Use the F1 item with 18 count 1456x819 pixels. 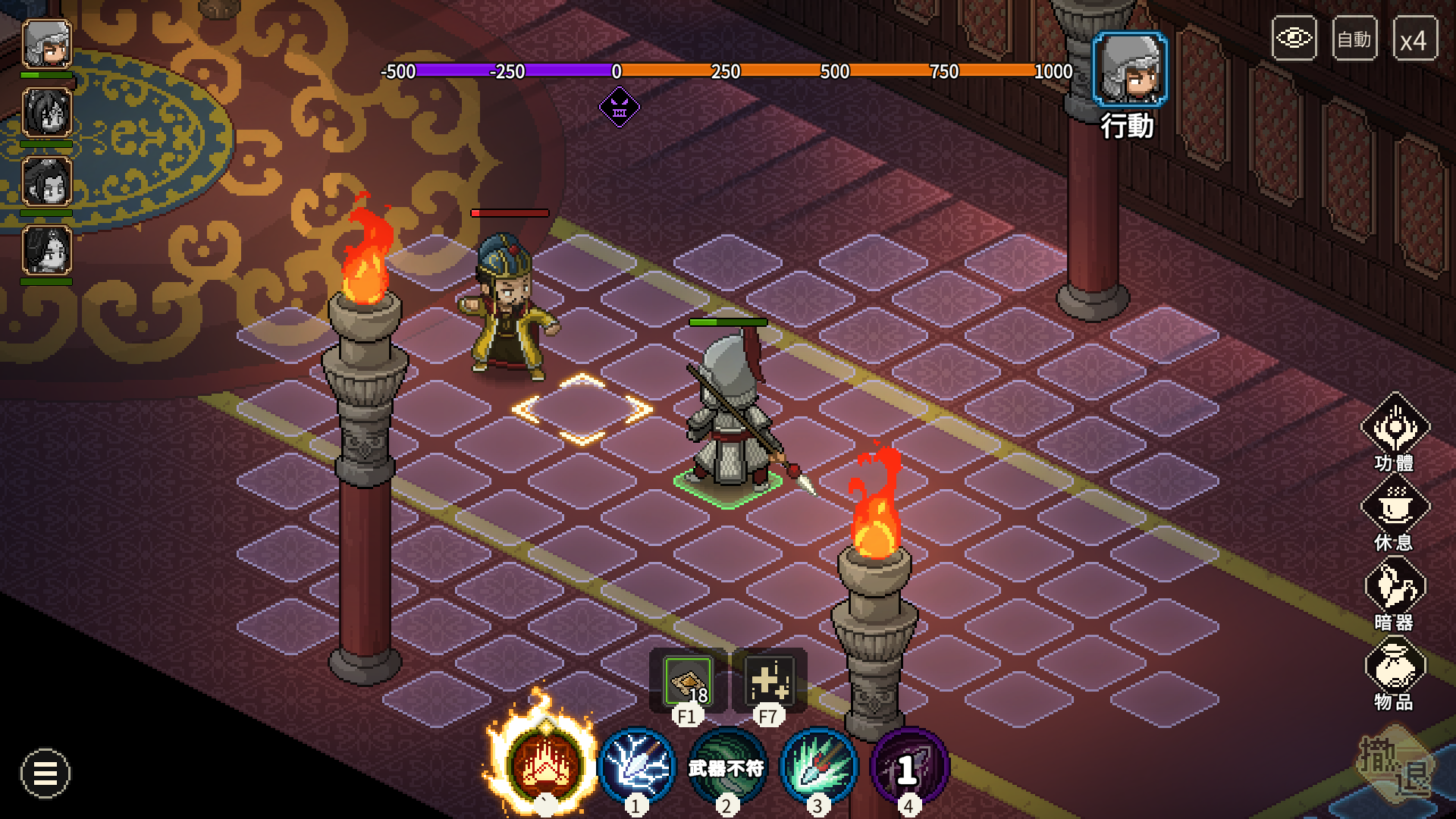click(x=688, y=681)
